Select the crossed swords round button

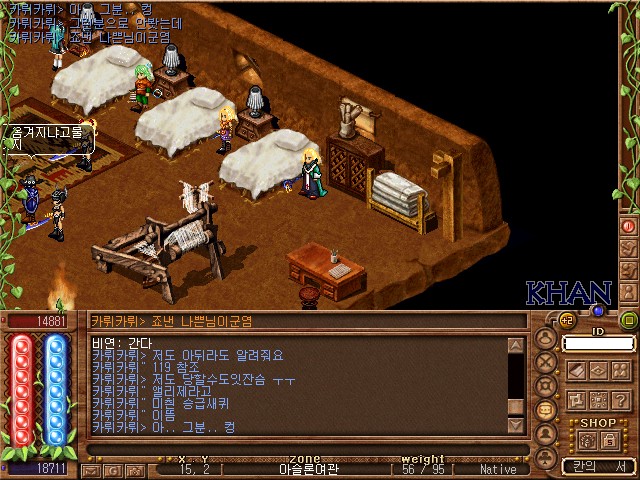point(546,362)
